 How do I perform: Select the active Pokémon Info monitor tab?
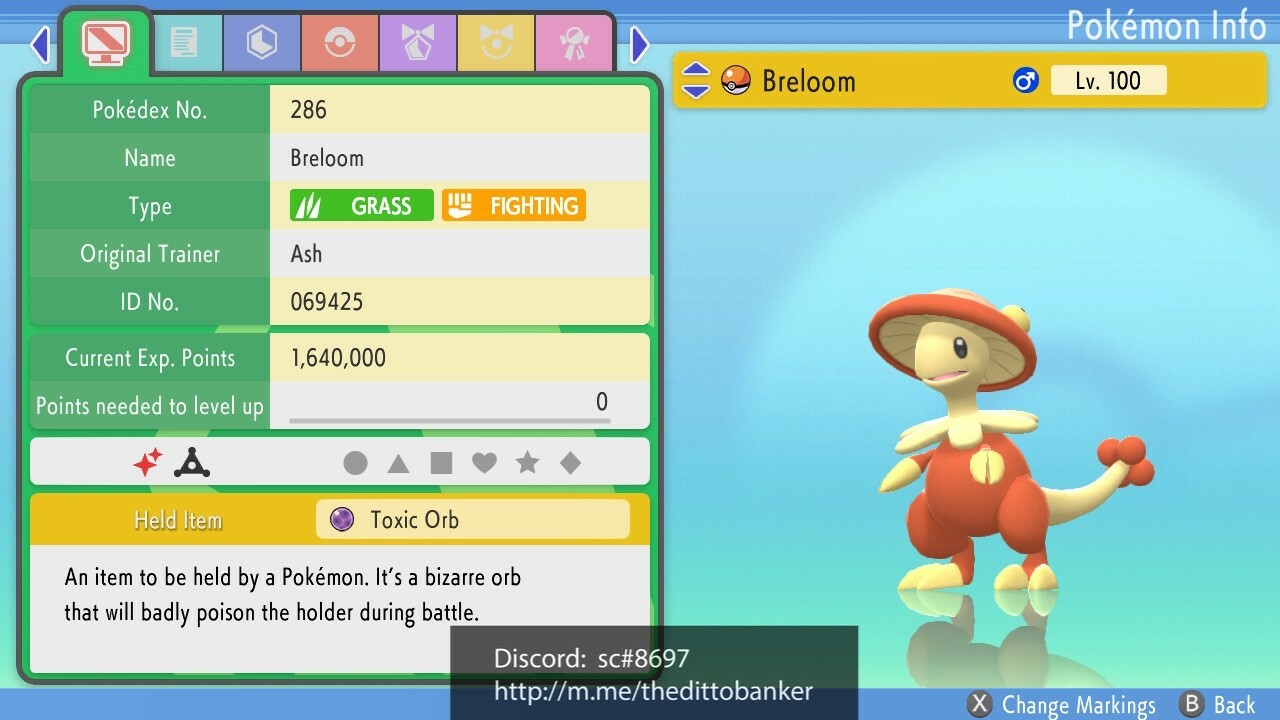[x=105, y=41]
